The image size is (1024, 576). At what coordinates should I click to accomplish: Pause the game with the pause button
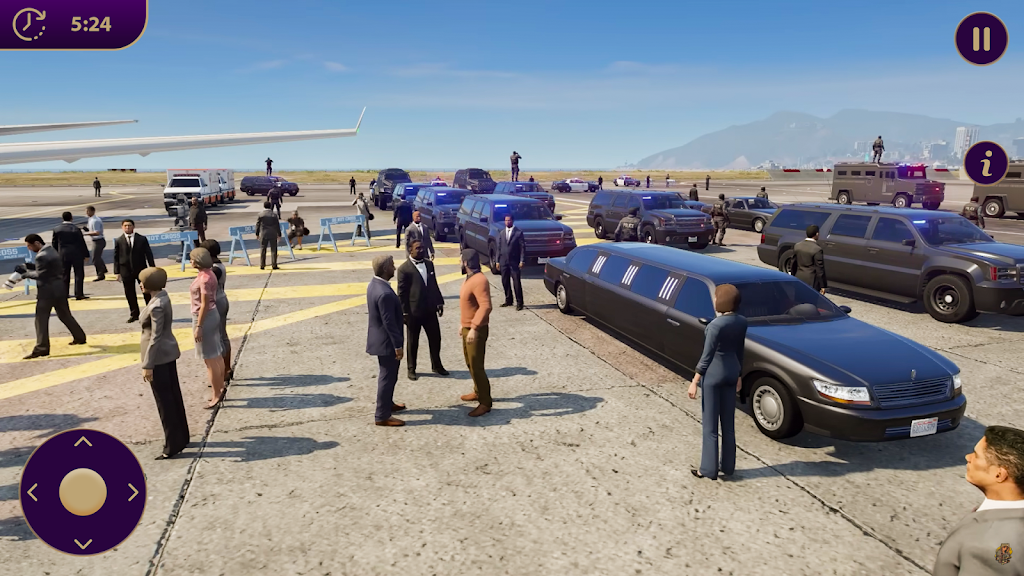(x=981, y=39)
